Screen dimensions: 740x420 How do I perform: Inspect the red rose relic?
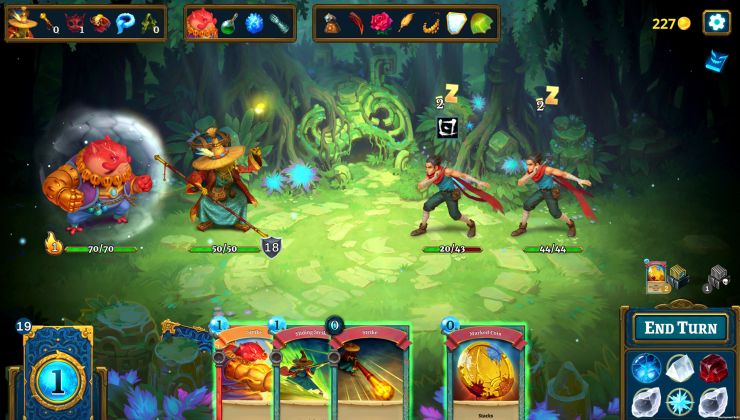click(x=381, y=23)
